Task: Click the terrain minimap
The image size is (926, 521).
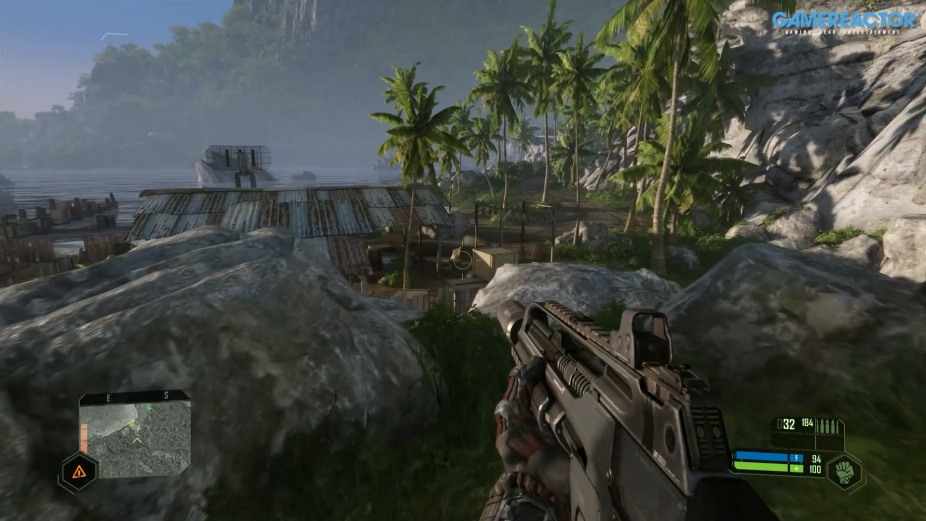Action: click(135, 434)
